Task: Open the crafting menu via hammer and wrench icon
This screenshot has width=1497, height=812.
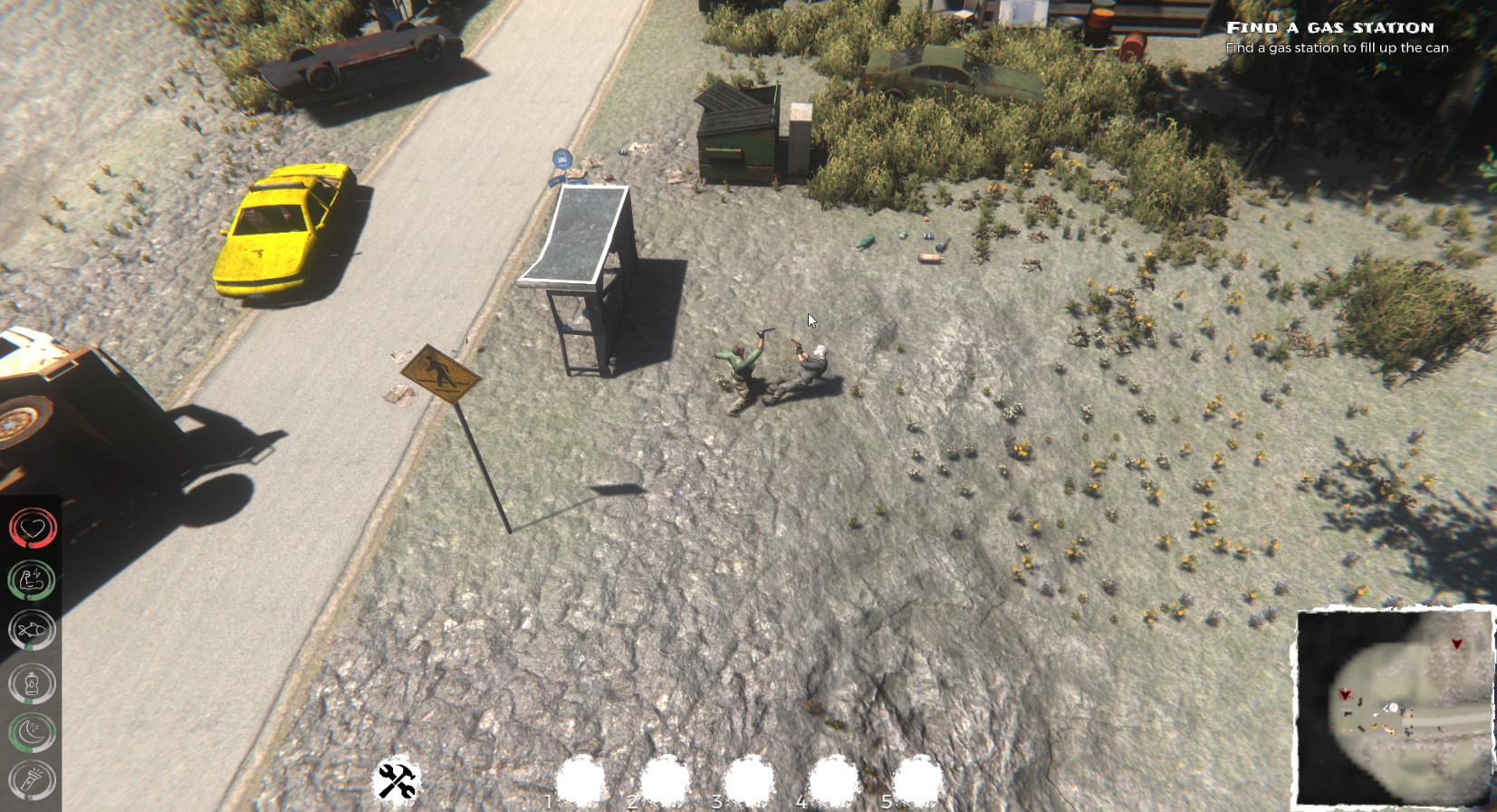Action: pyautogui.click(x=398, y=780)
